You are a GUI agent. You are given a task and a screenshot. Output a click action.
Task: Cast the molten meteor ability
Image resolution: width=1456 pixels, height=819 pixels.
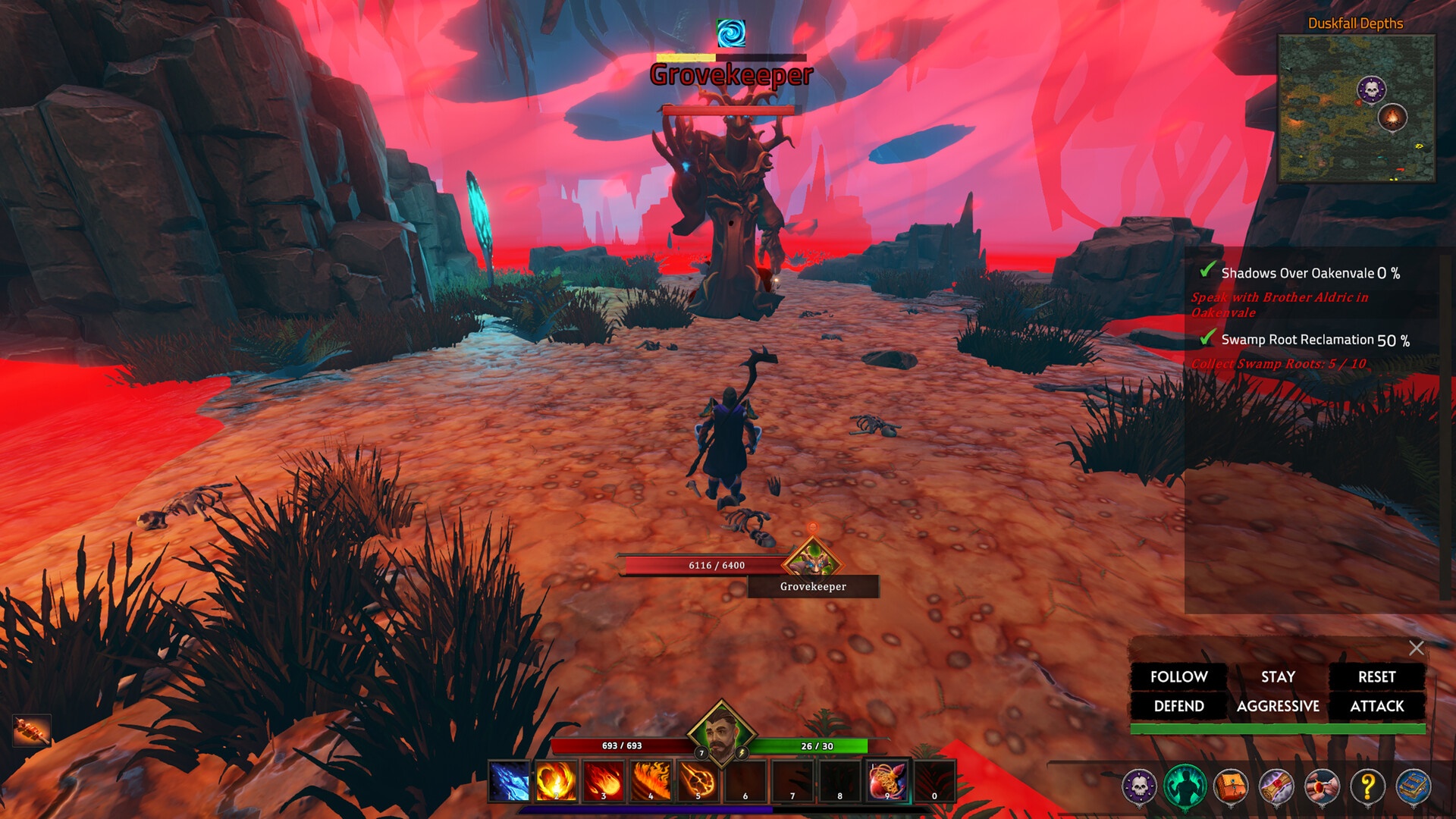point(698,781)
